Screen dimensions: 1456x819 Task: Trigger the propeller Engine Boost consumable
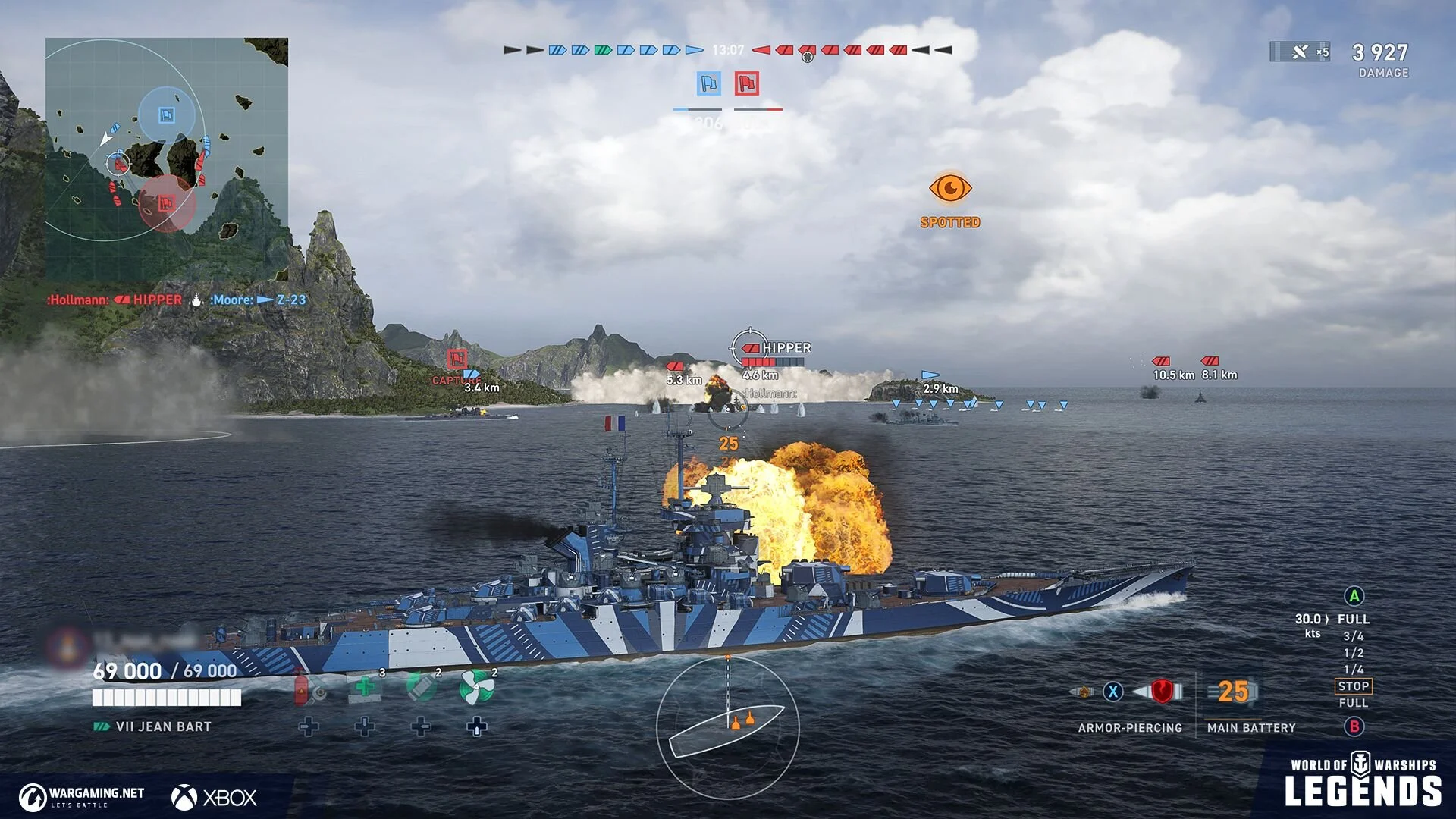(477, 688)
